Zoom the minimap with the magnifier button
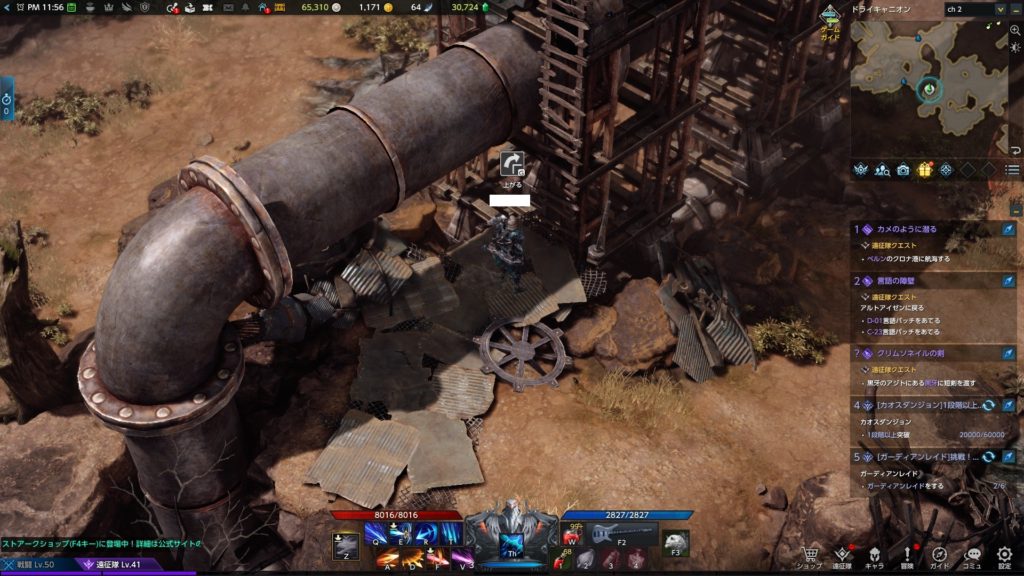This screenshot has height=576, width=1024. click(1015, 31)
